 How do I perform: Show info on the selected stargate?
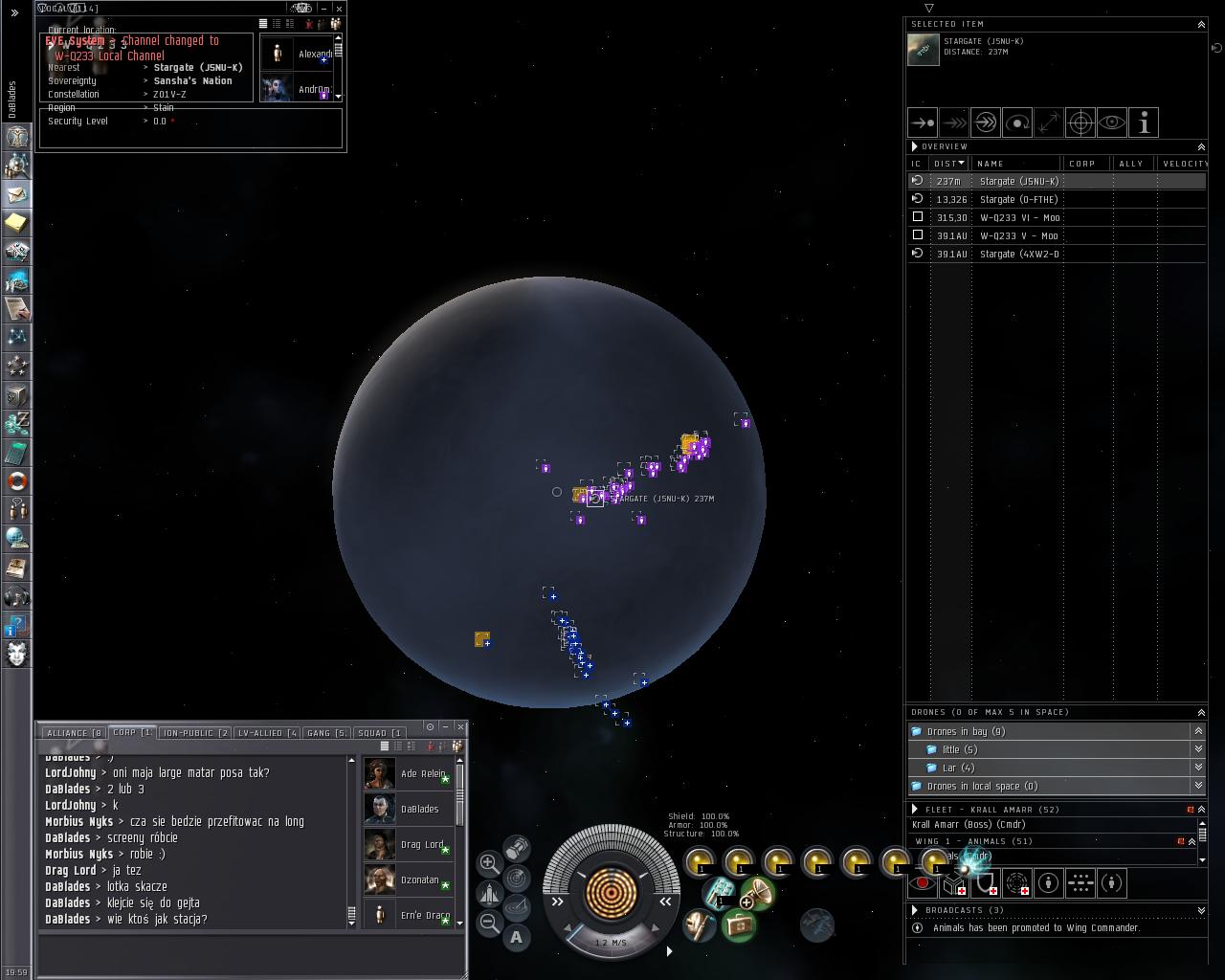(1144, 122)
